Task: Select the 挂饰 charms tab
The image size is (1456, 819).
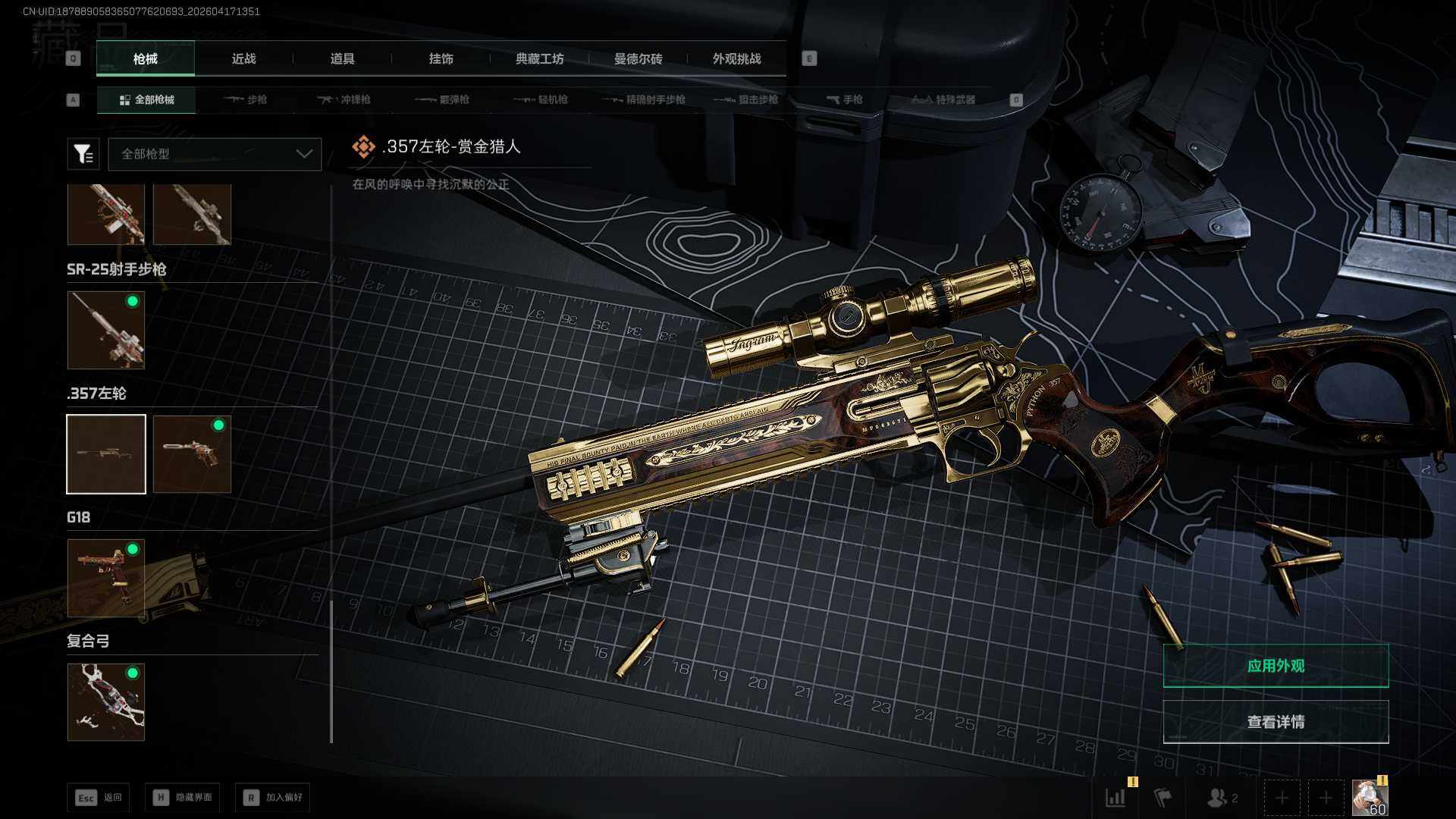Action: (441, 58)
